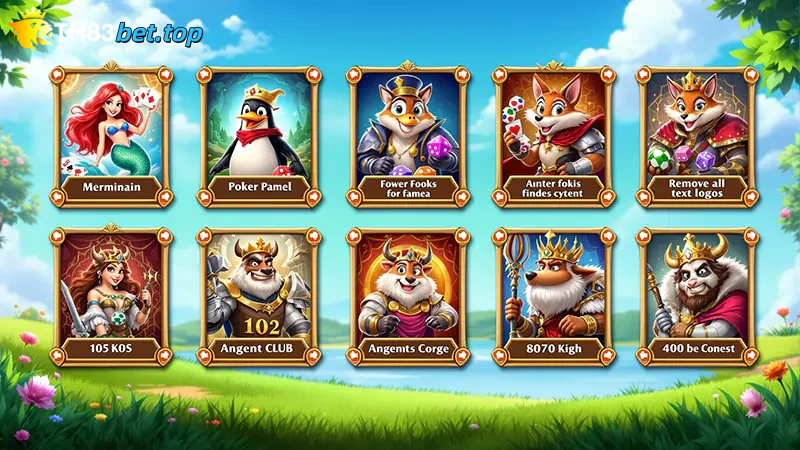800x450 pixels.
Task: Open the Fower Fooks for famea card
Action: (x=407, y=135)
